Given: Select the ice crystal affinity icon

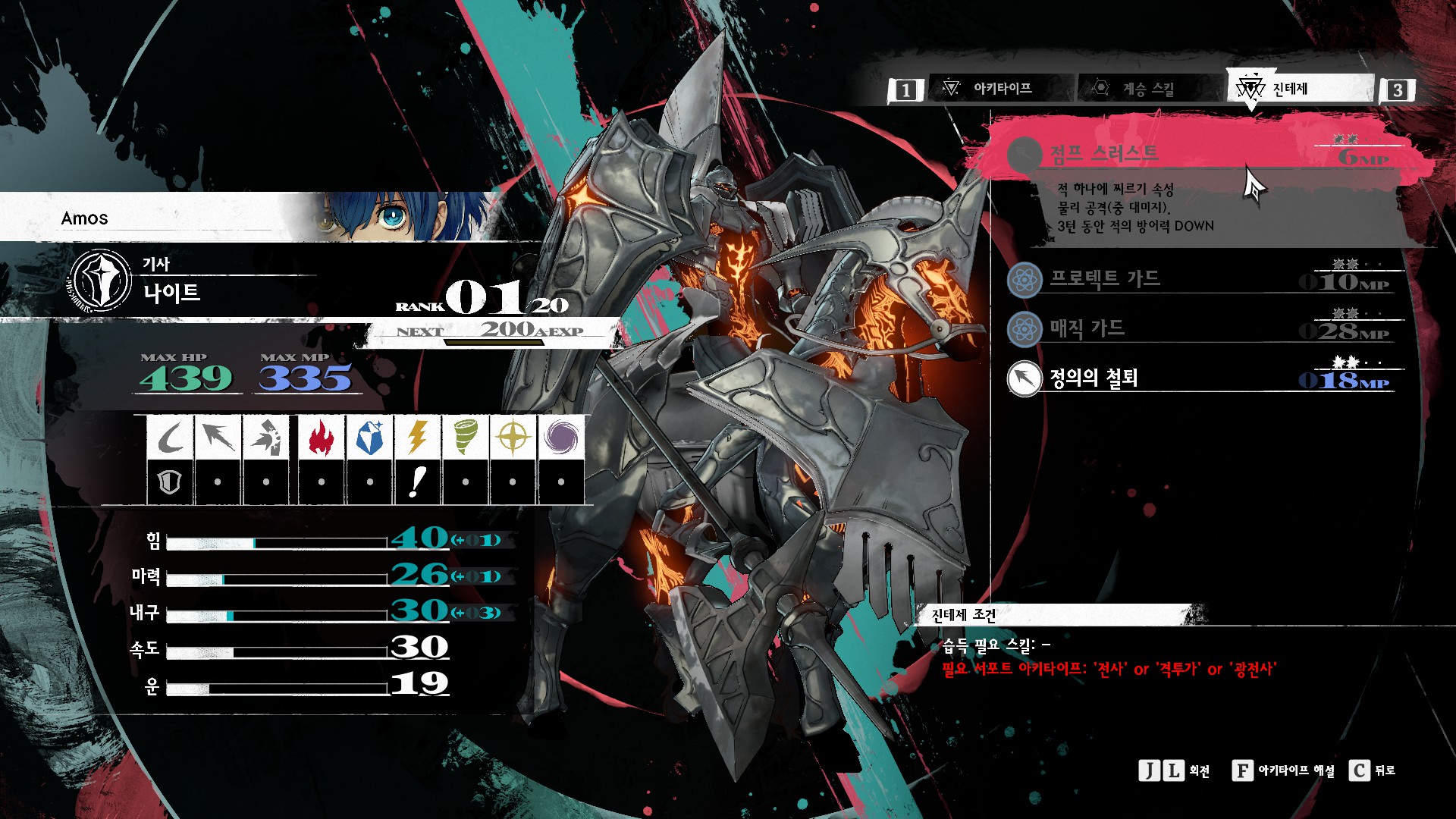Looking at the screenshot, I should coord(369,438).
